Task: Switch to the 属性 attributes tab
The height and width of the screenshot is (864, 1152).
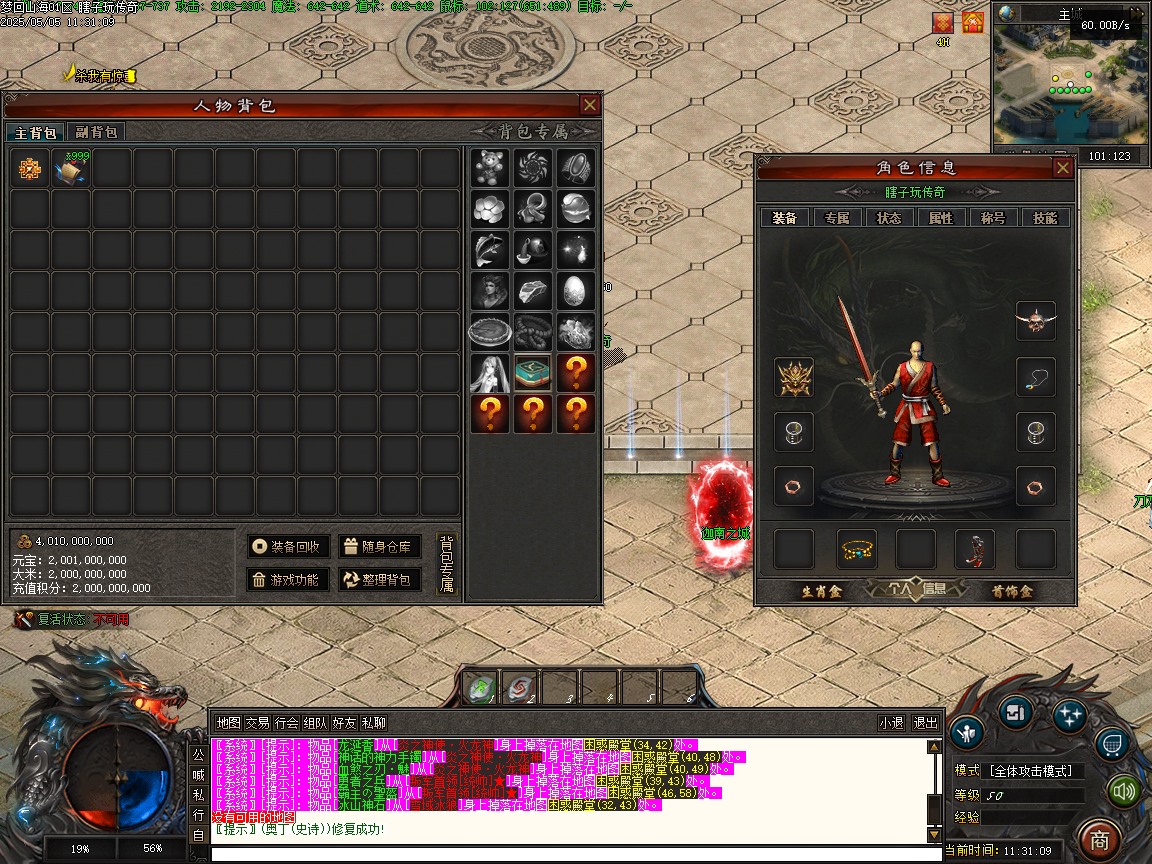Action: 941,218
